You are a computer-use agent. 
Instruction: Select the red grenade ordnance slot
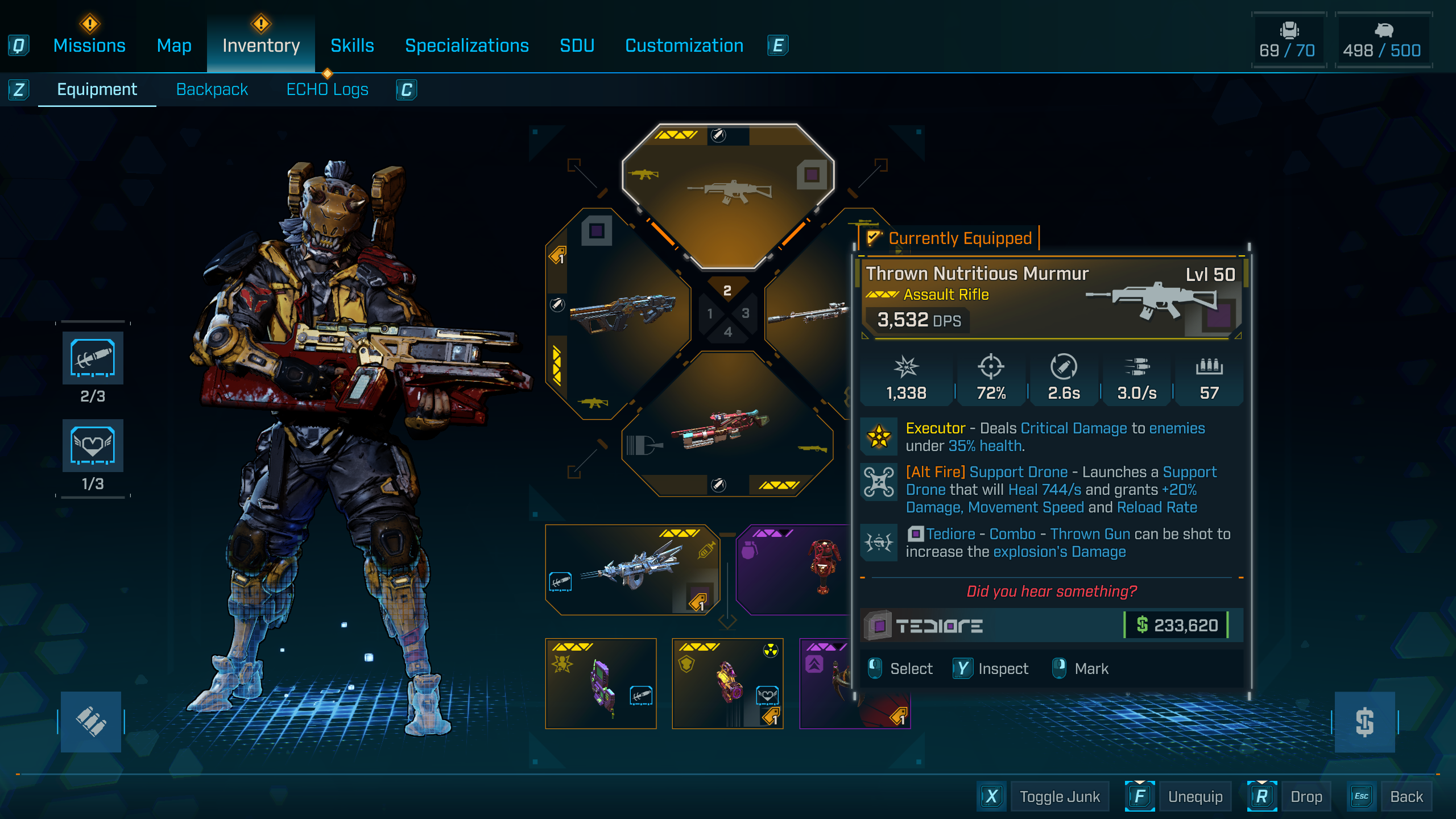(x=796, y=569)
